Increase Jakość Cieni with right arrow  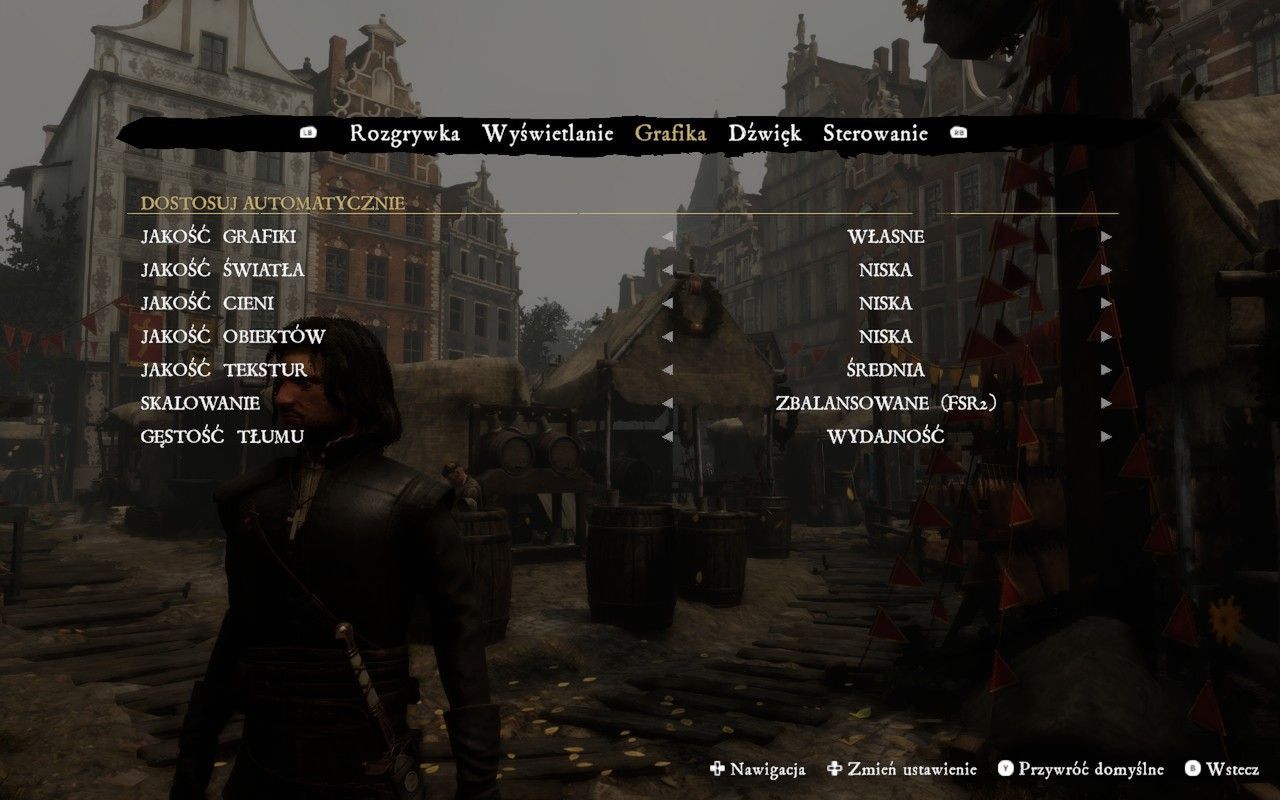tap(1106, 303)
